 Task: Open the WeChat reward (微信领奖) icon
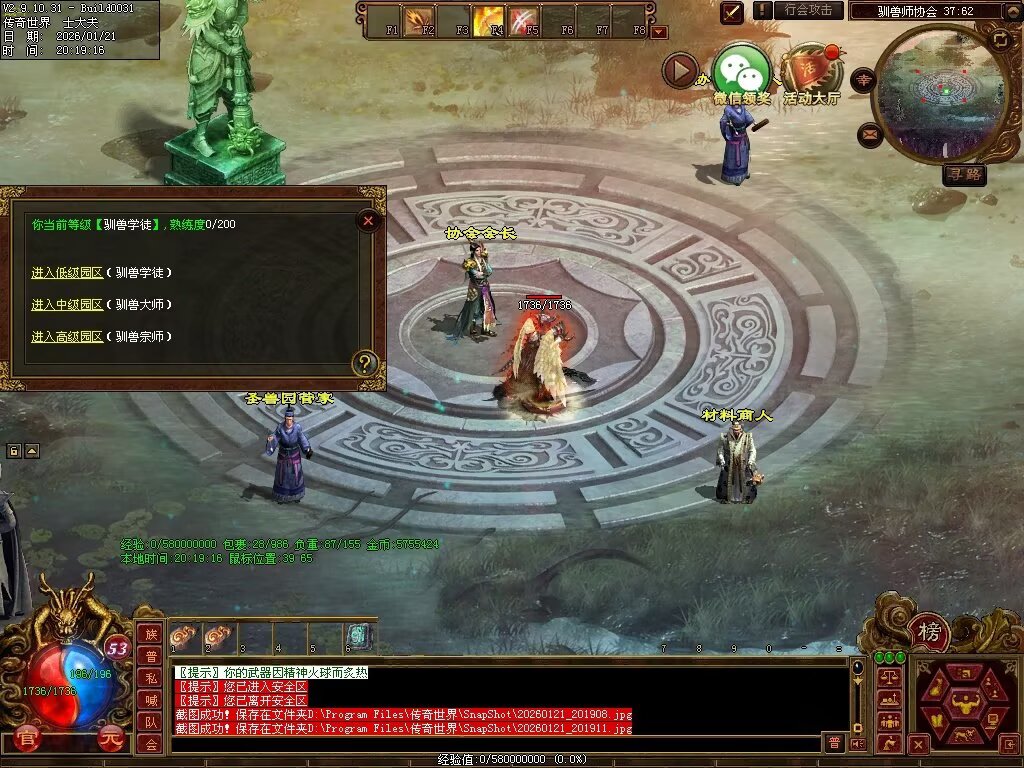[741, 70]
